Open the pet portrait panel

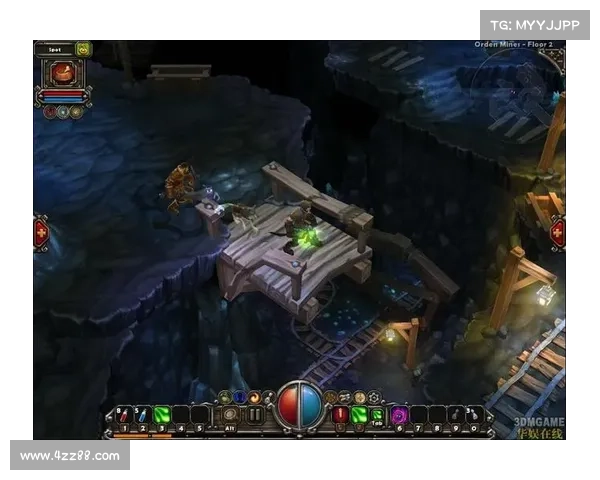[x=62, y=73]
